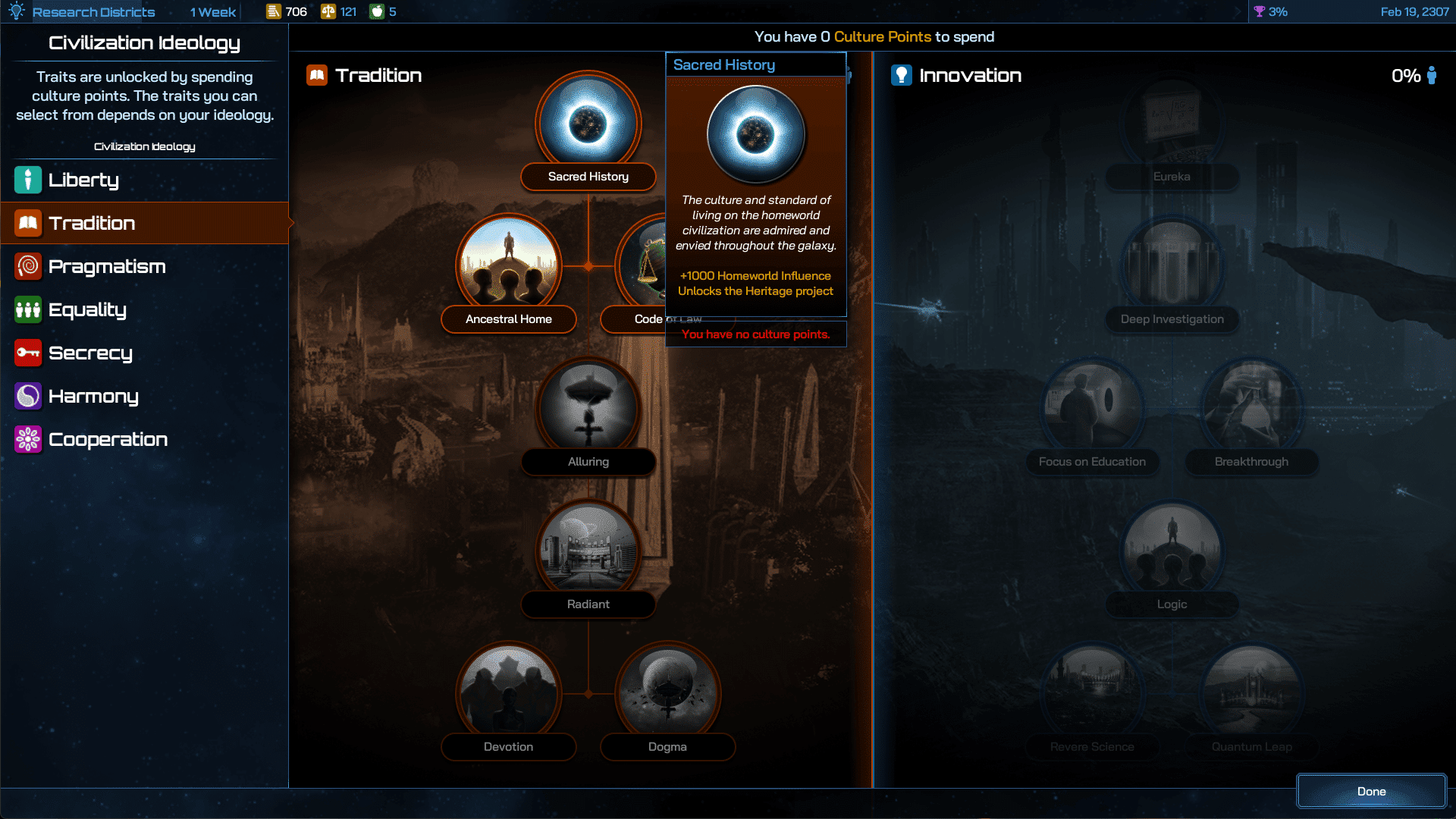1456x819 pixels.
Task: Select the Harmony ideology in the sidebar
Action: pyautogui.click(x=27, y=396)
